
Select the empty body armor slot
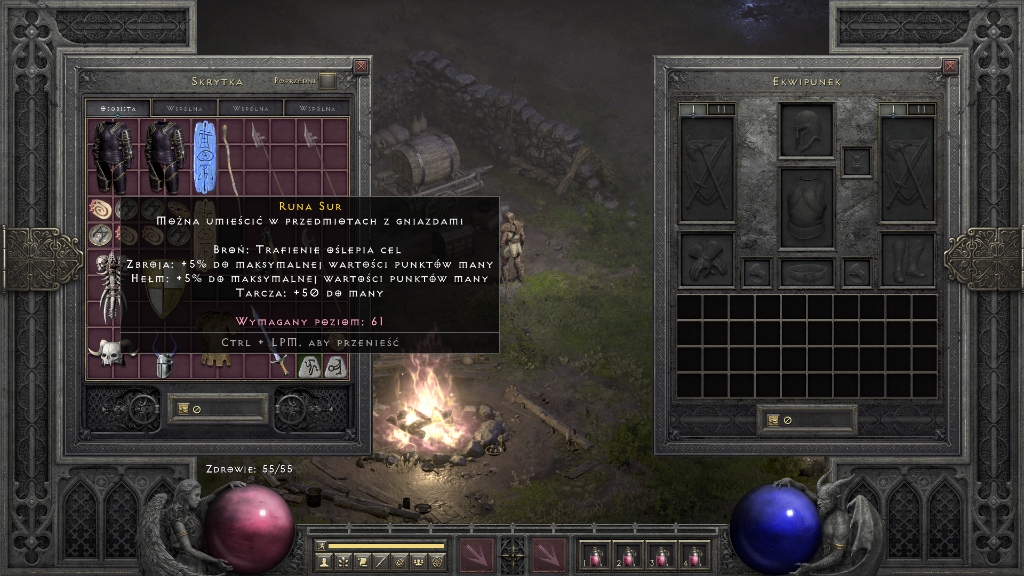(x=806, y=207)
